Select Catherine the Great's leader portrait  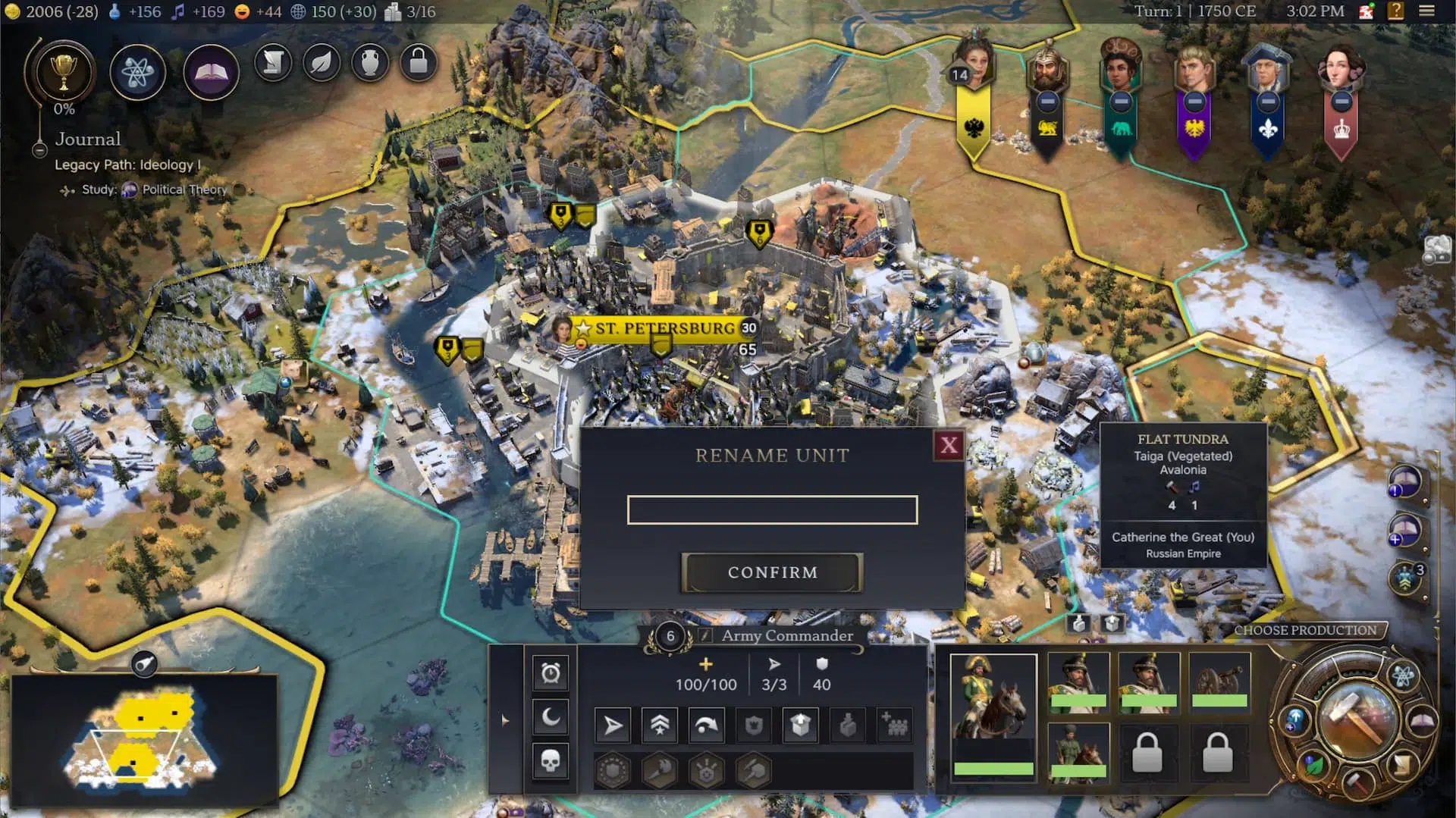pyautogui.click(x=973, y=64)
